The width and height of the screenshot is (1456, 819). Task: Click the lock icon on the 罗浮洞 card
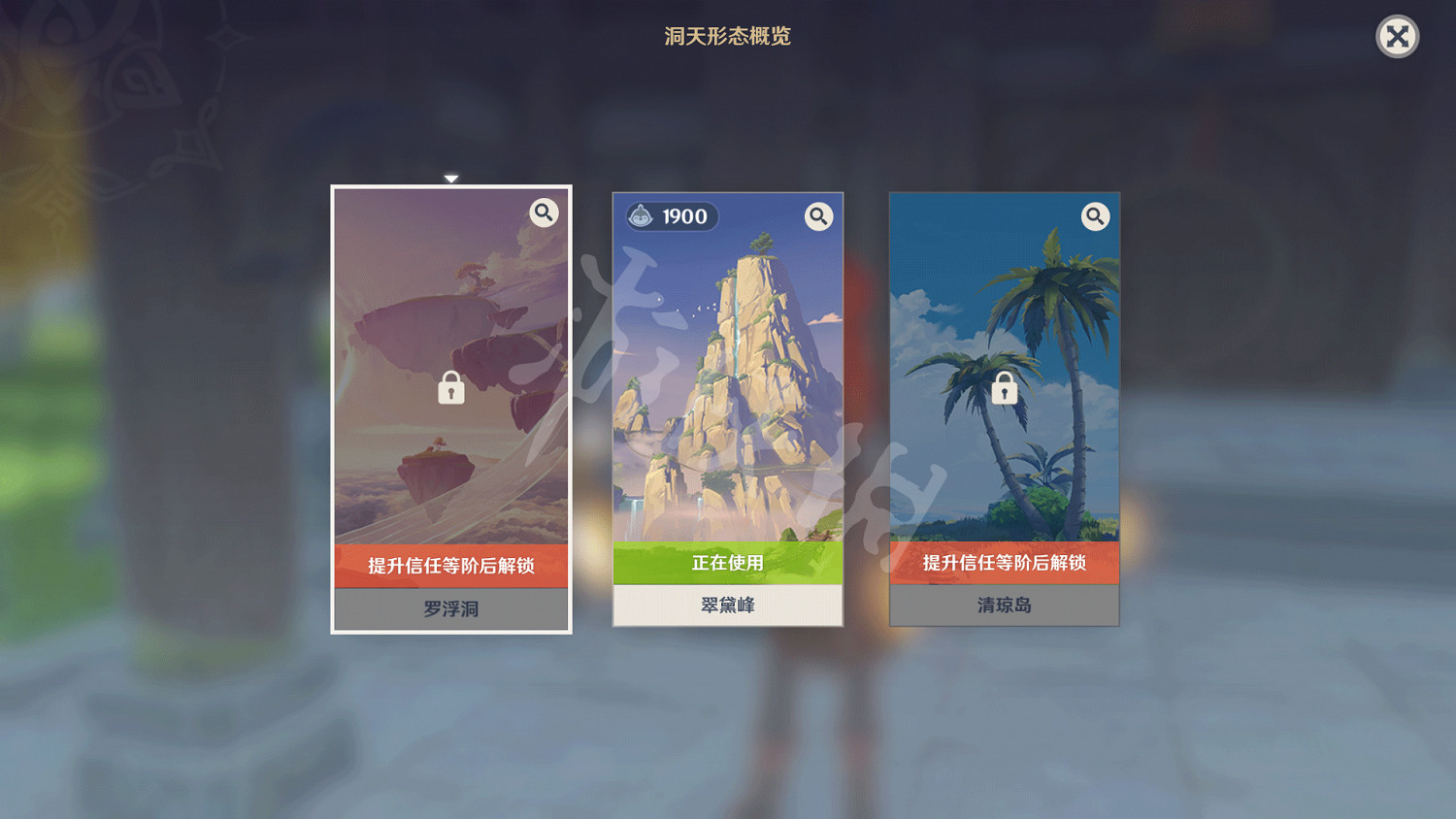point(450,387)
